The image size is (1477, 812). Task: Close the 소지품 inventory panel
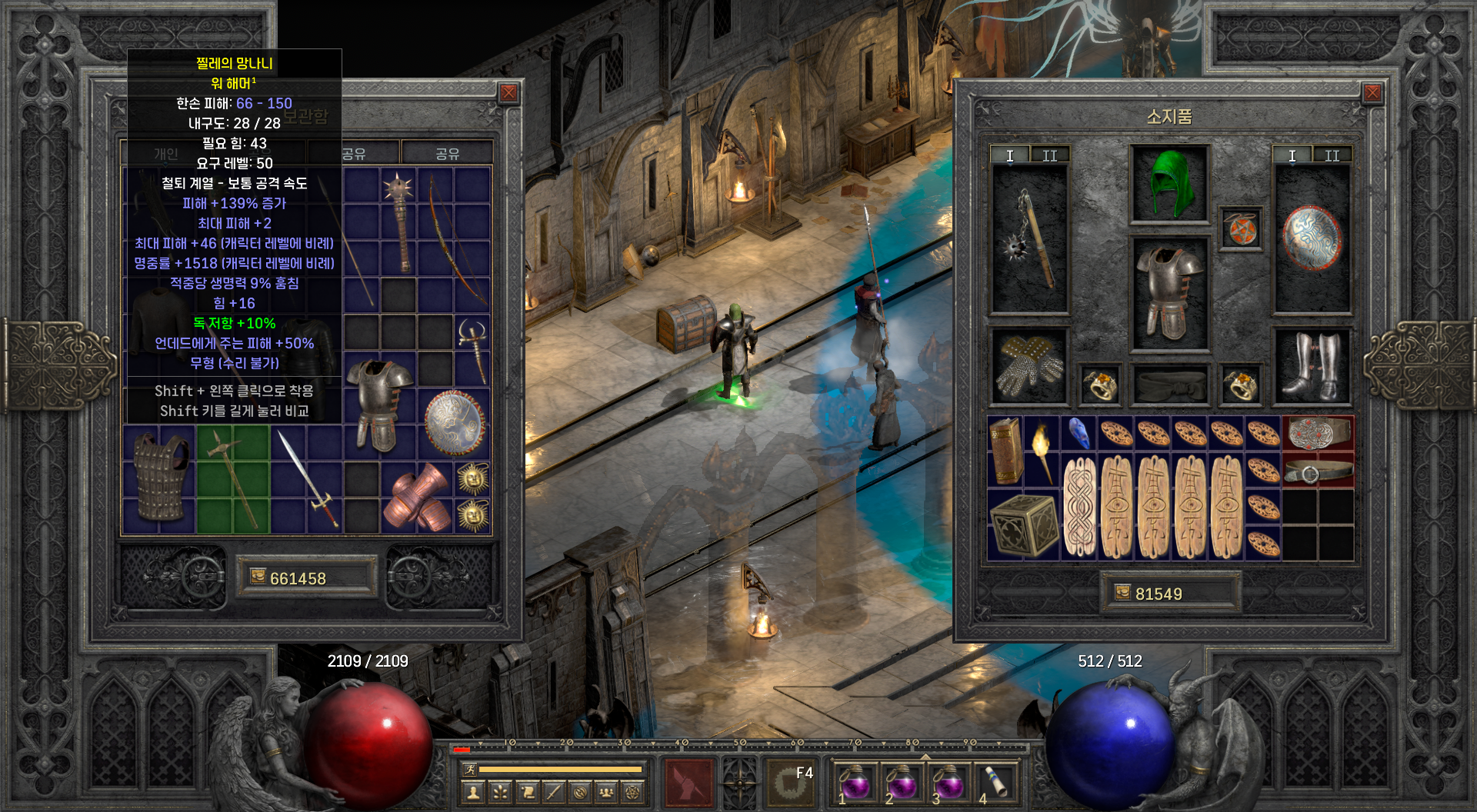click(x=1372, y=93)
